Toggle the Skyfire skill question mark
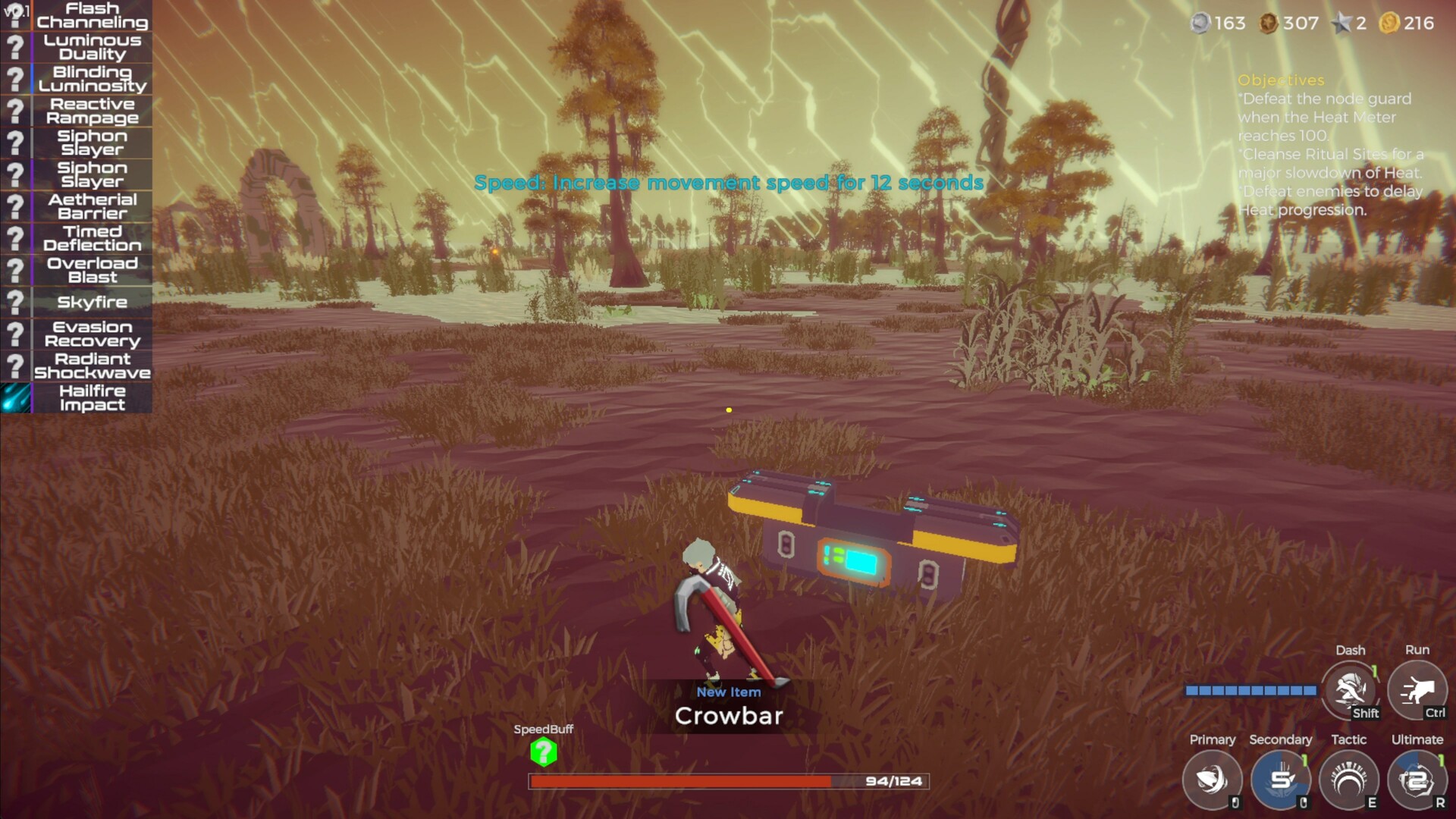The image size is (1456, 819). pyautogui.click(x=17, y=302)
